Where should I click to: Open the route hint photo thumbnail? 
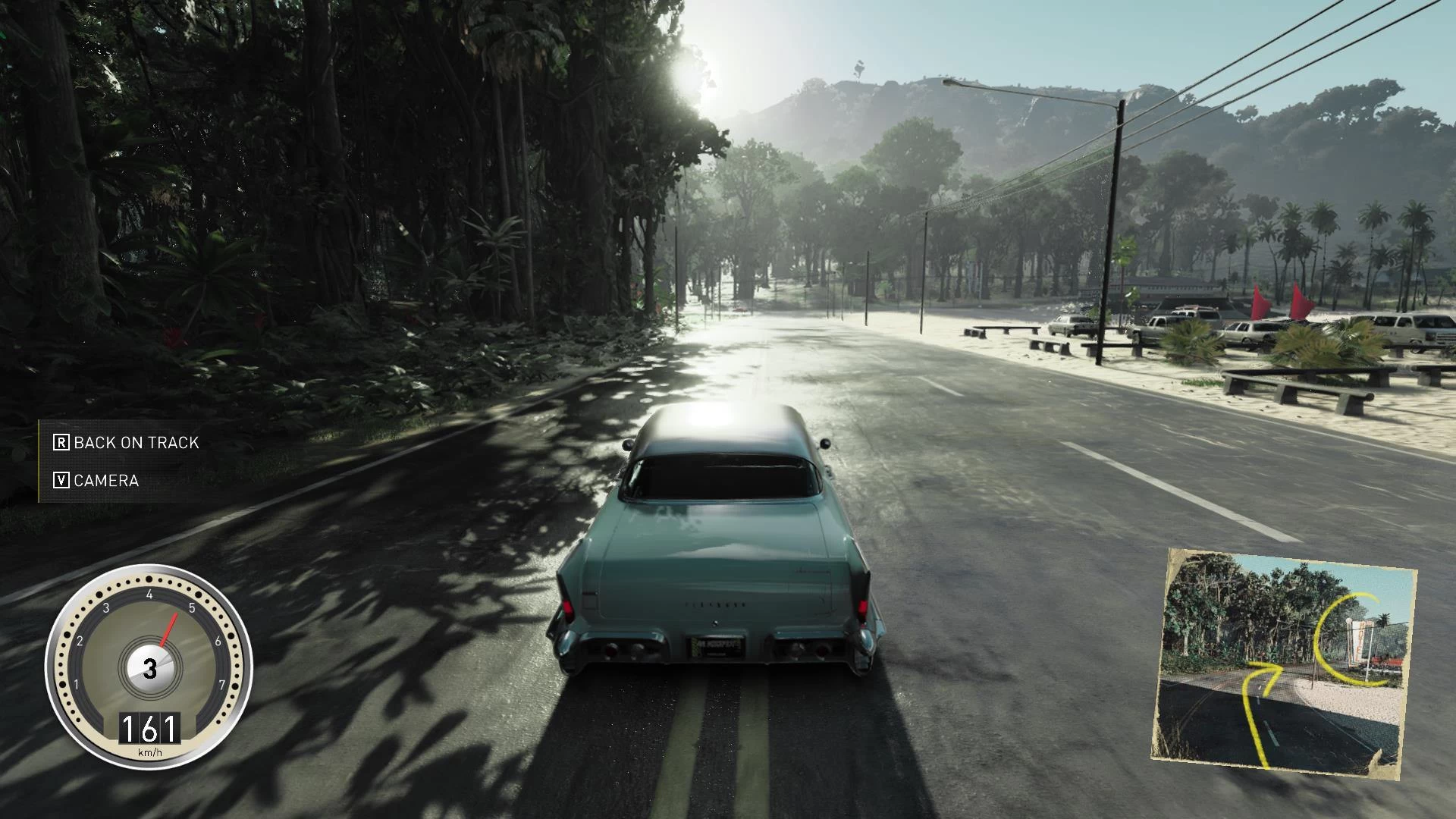point(1283,661)
